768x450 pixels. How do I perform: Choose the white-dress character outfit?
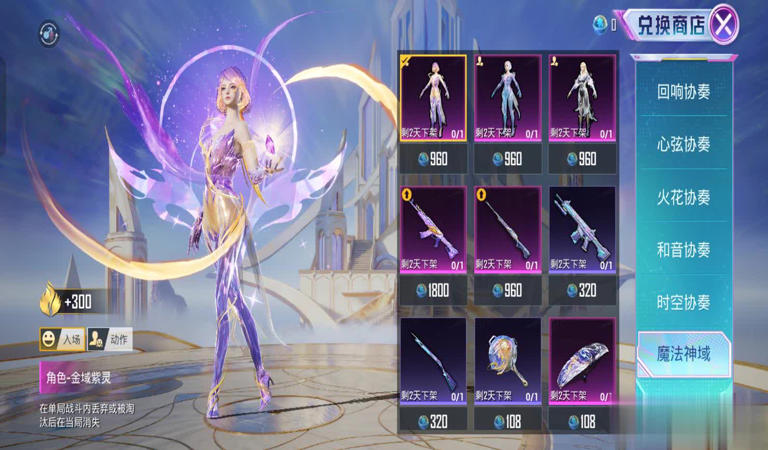tap(581, 100)
